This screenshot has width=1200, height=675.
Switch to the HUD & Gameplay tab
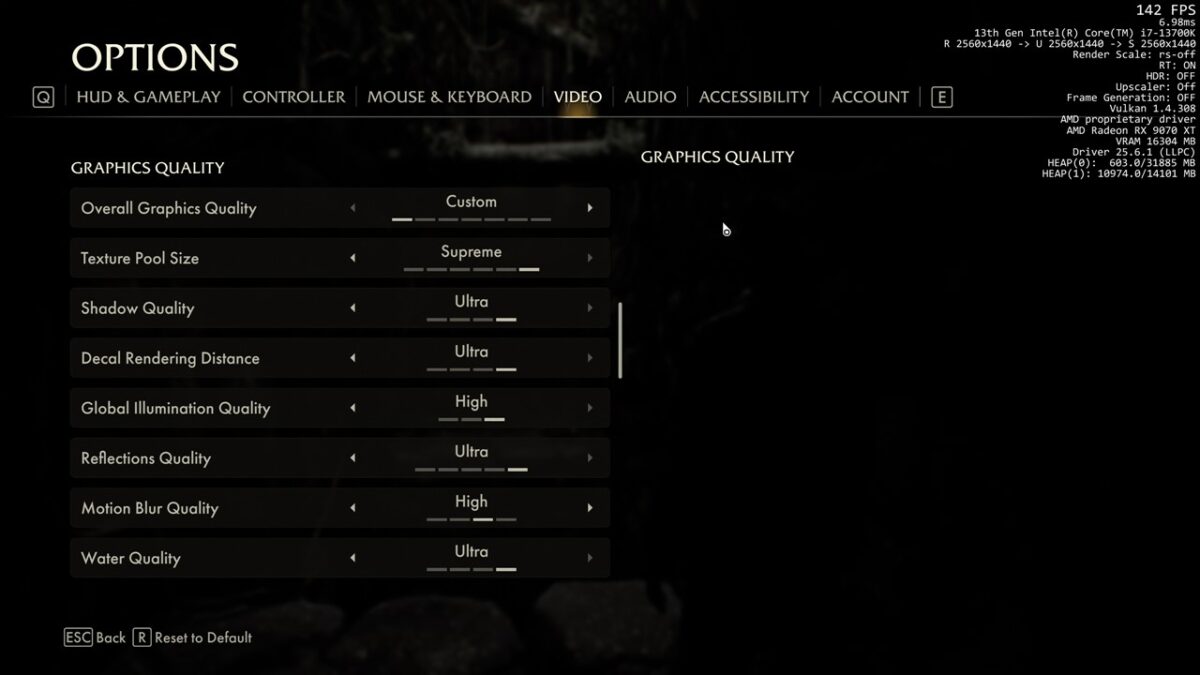[x=148, y=97]
